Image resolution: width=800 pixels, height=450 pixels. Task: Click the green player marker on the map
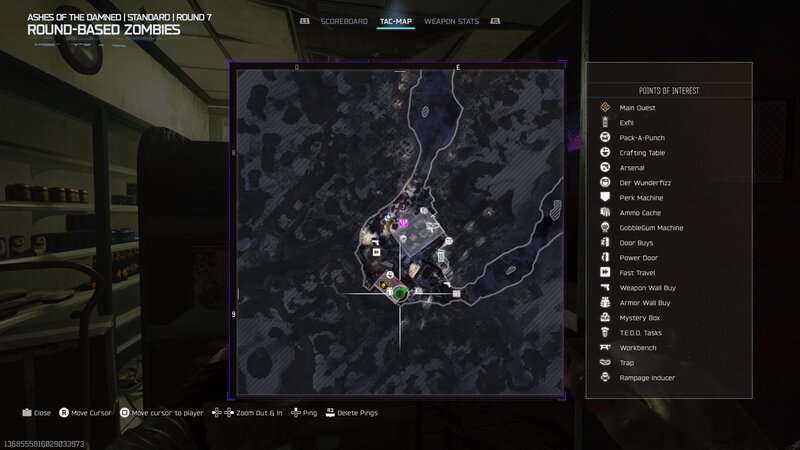point(400,293)
